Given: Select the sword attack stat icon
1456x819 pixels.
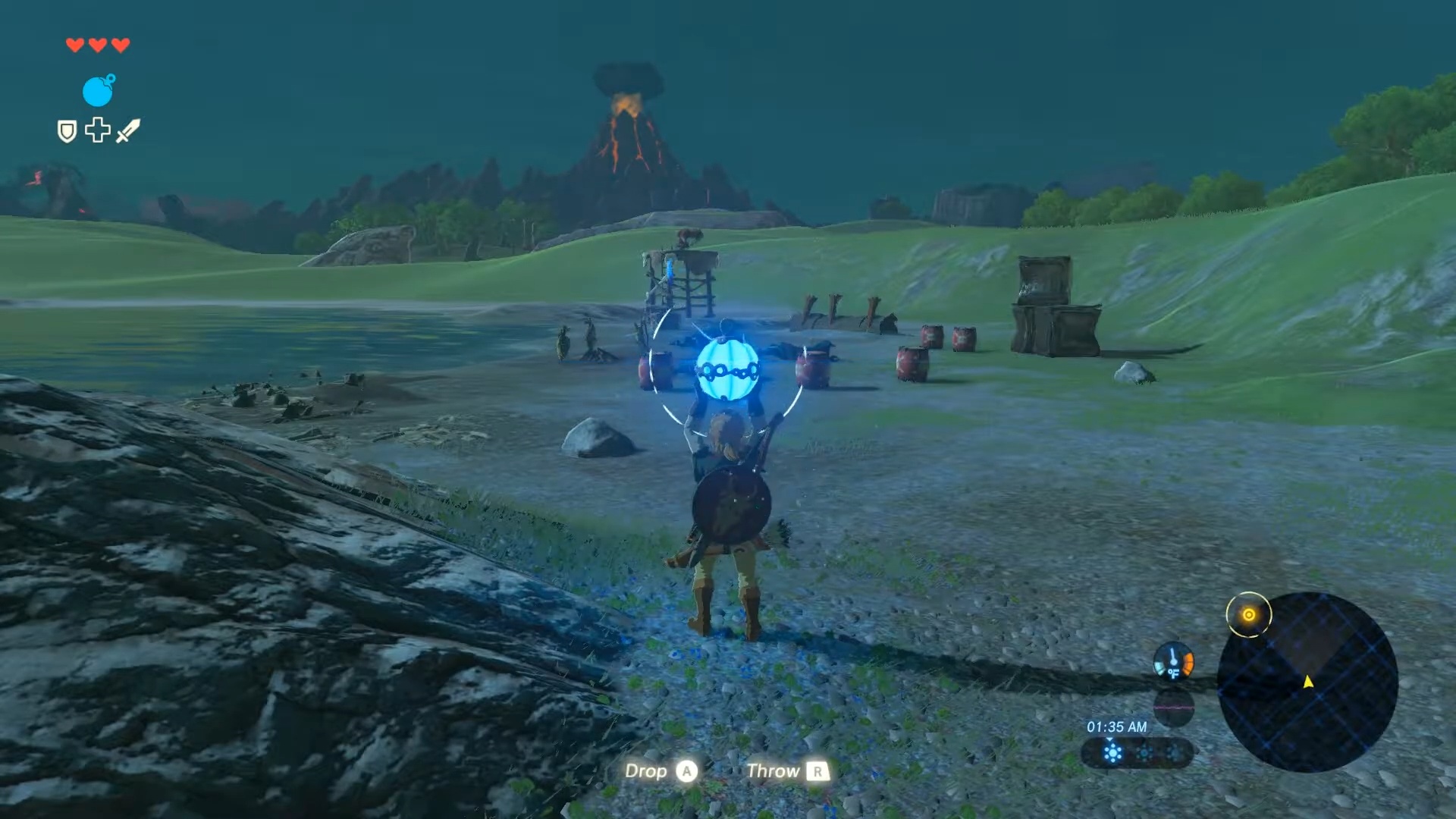Looking at the screenshot, I should 127,130.
